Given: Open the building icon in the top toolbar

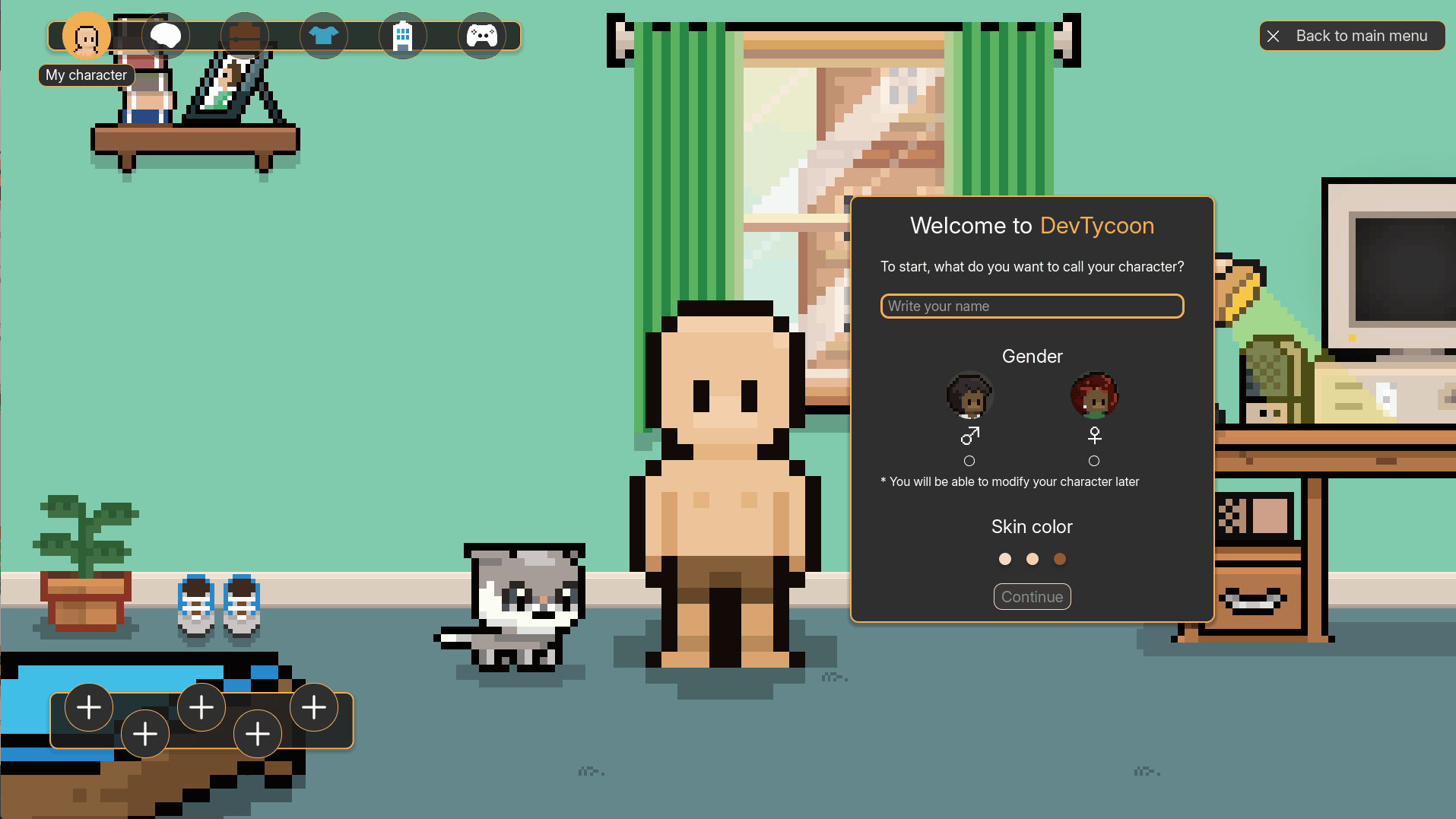Looking at the screenshot, I should point(403,35).
